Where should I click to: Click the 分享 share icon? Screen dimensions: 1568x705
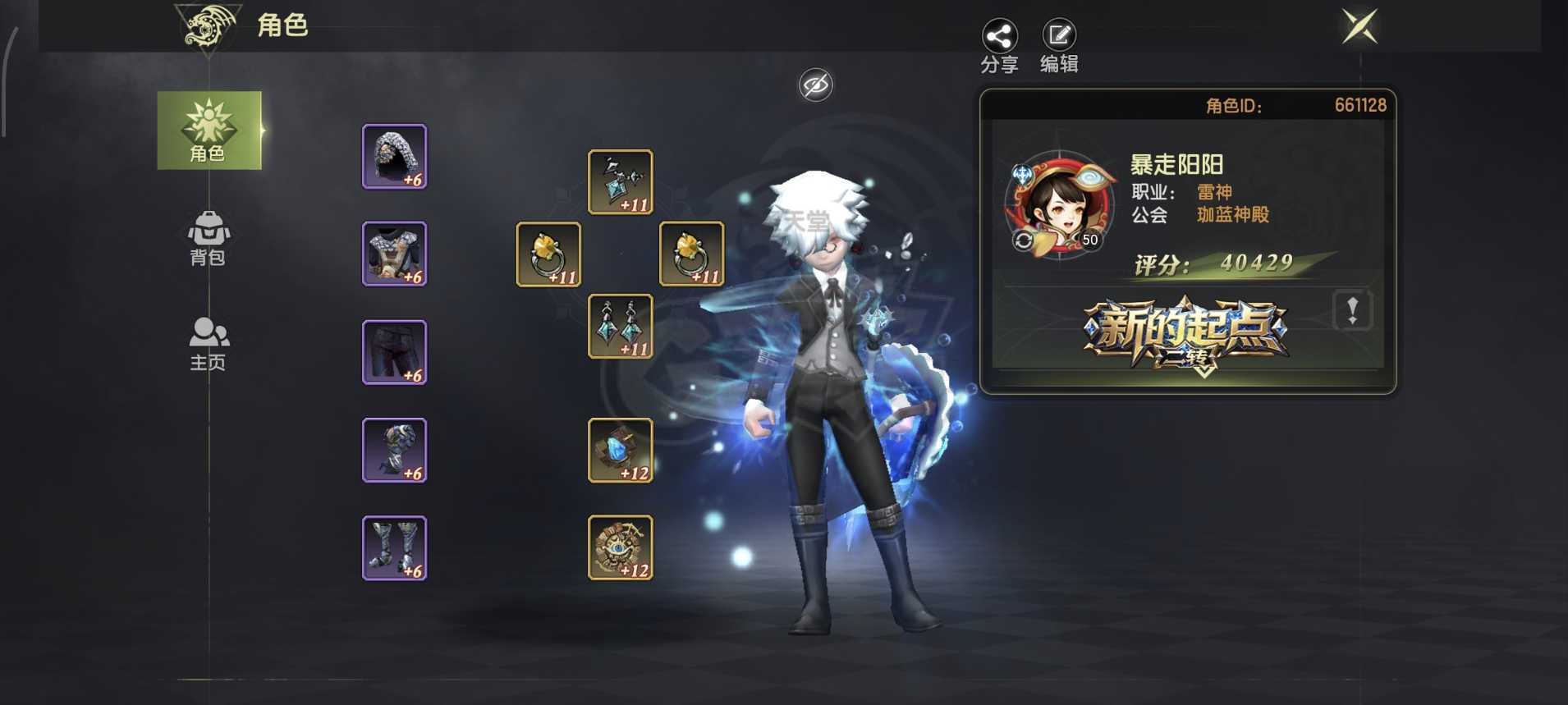tap(998, 37)
